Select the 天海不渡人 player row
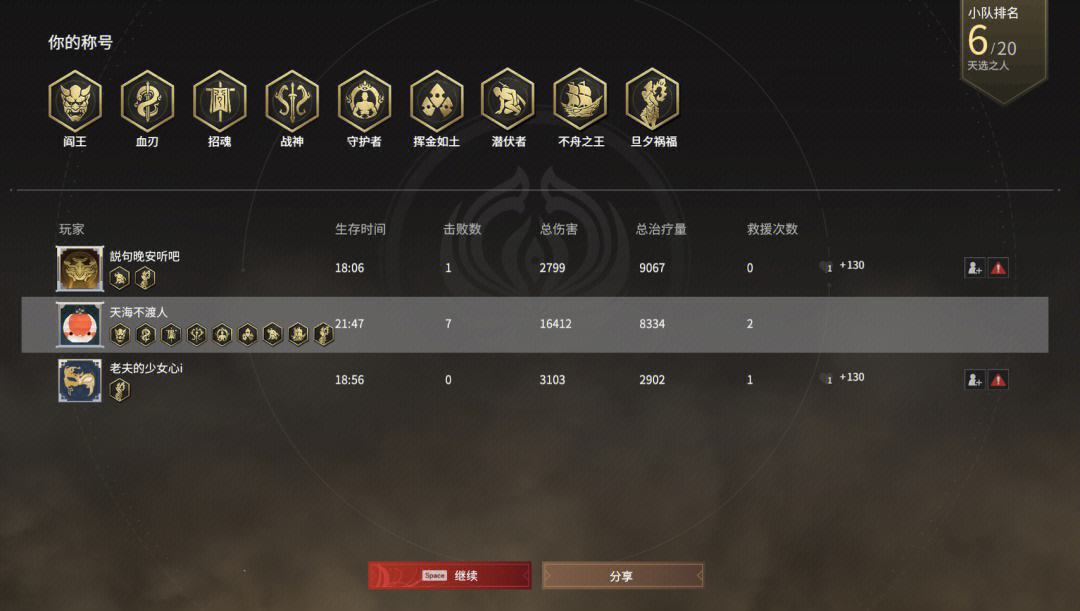This screenshot has height=611, width=1080. (x=534, y=324)
